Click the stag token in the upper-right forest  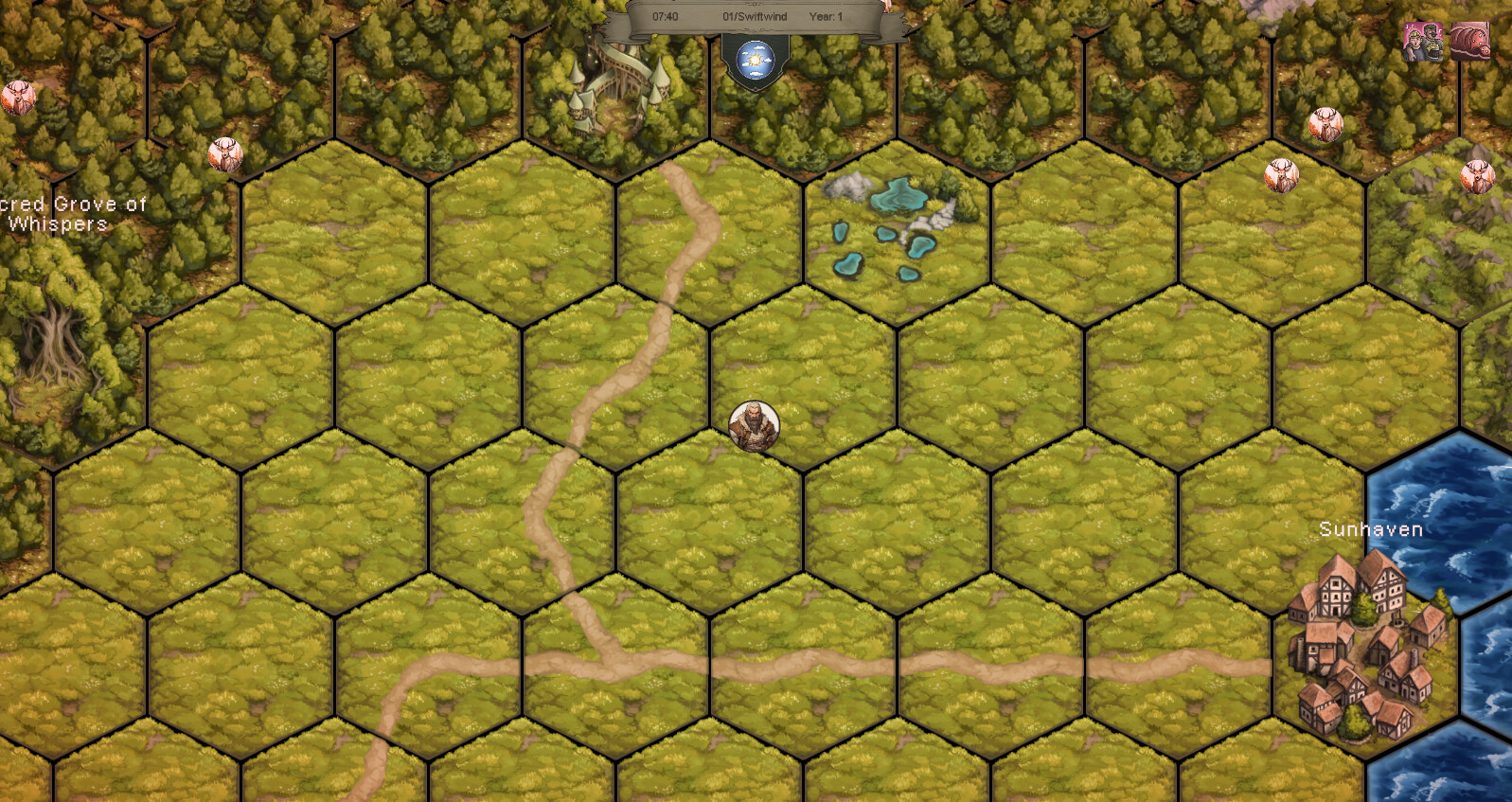1326,124
